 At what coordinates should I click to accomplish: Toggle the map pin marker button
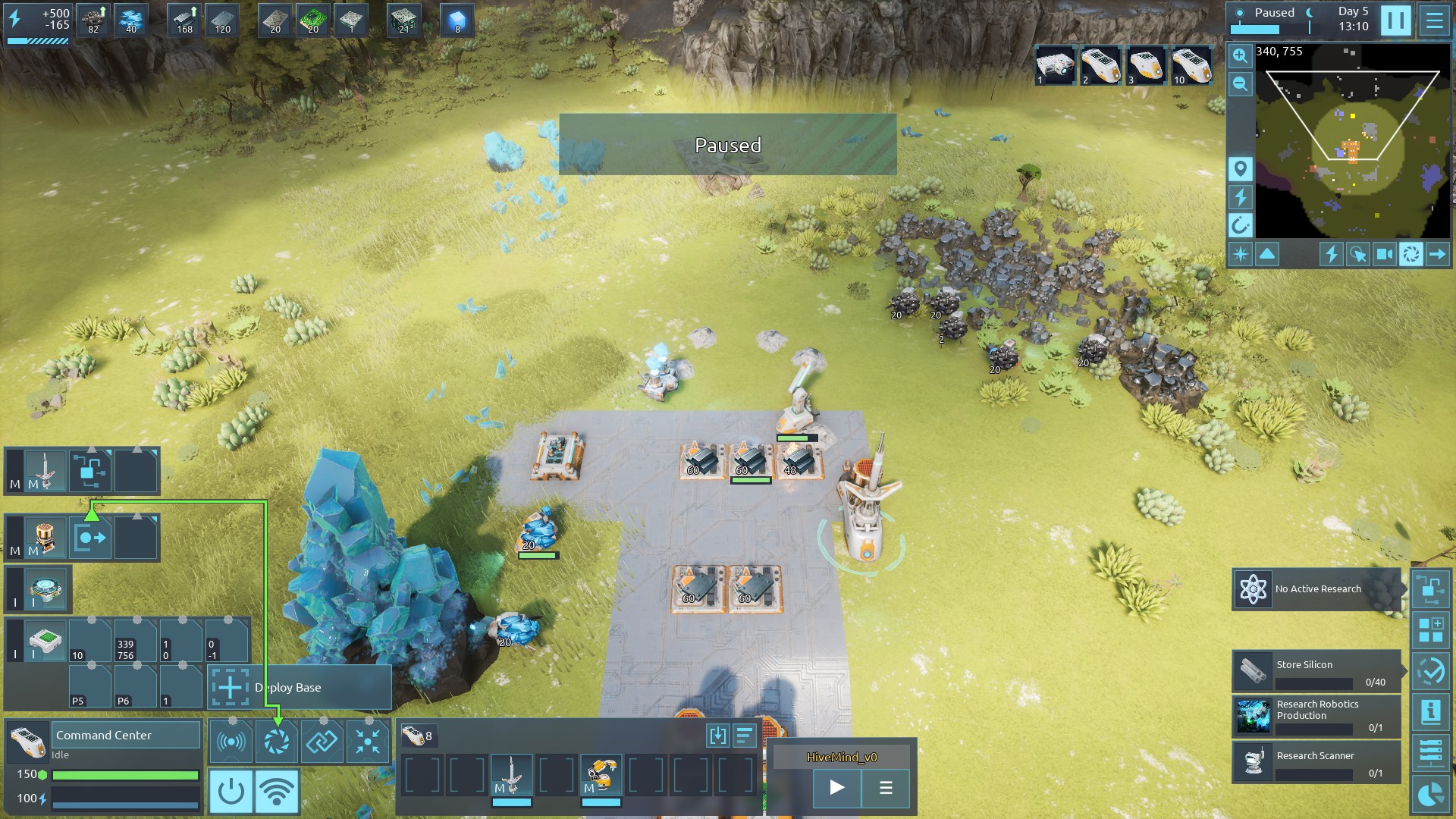point(1240,168)
